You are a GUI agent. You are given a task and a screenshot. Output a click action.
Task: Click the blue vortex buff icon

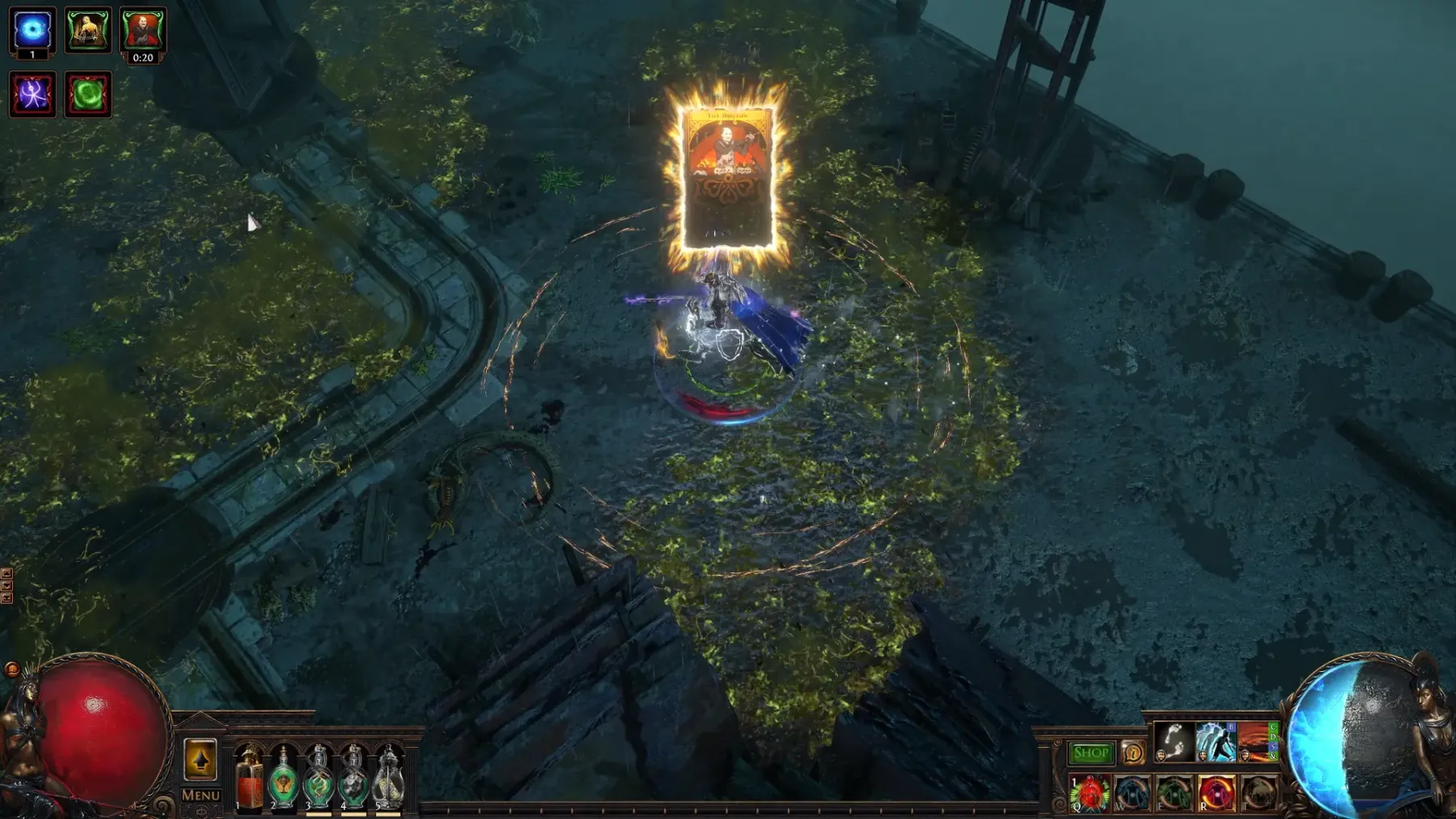tap(32, 31)
